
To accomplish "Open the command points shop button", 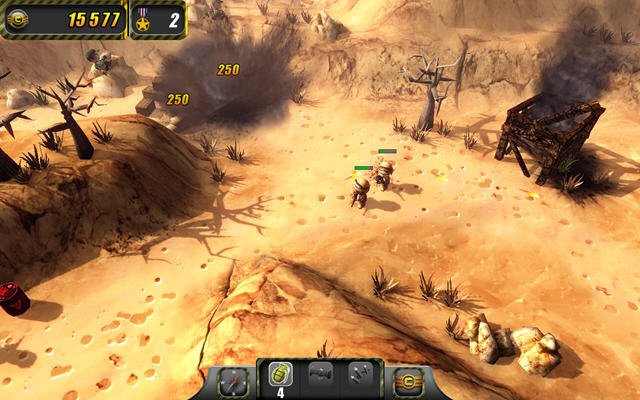I will [407, 381].
